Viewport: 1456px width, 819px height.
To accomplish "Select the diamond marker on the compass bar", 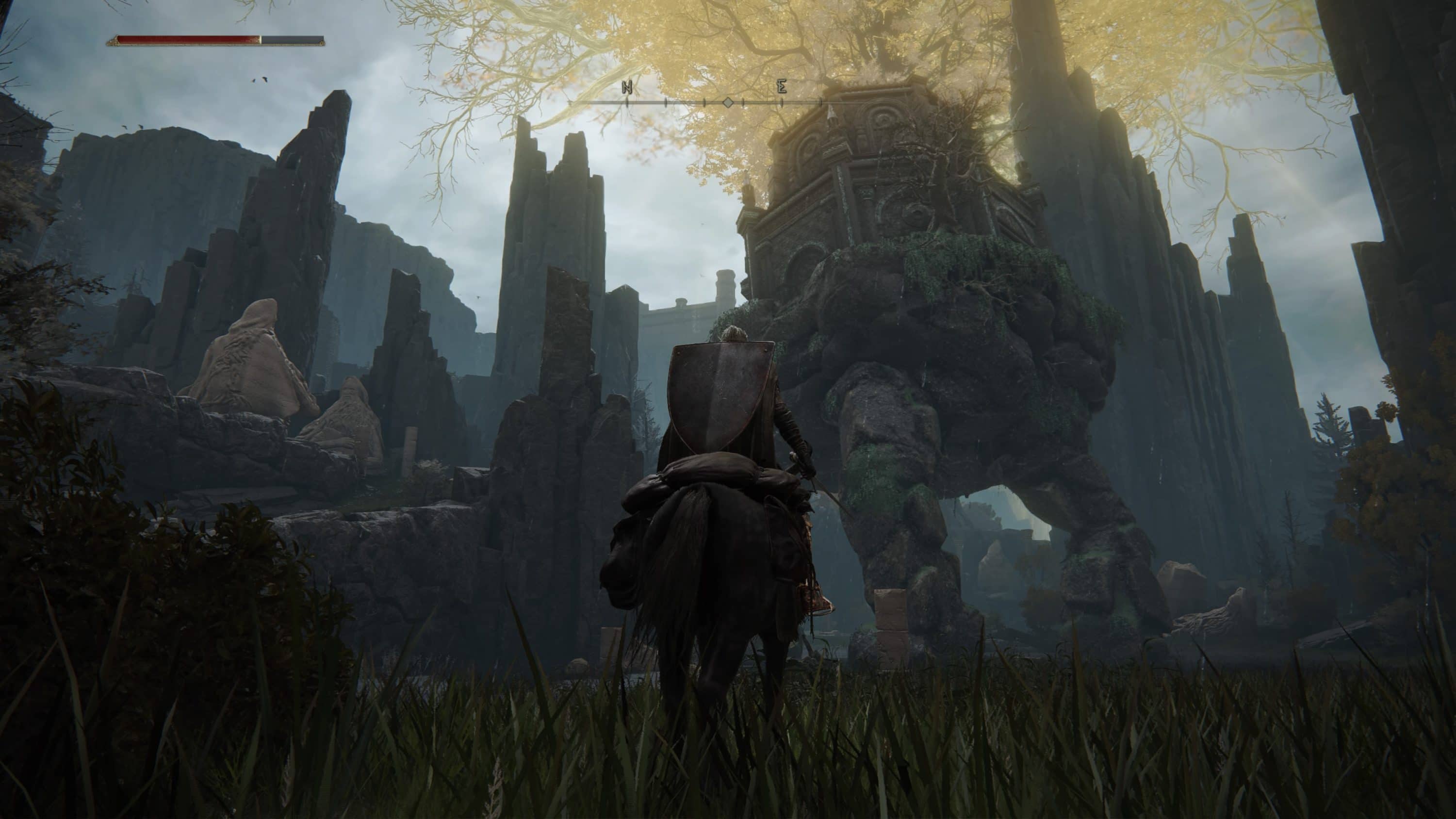I will click(x=728, y=102).
